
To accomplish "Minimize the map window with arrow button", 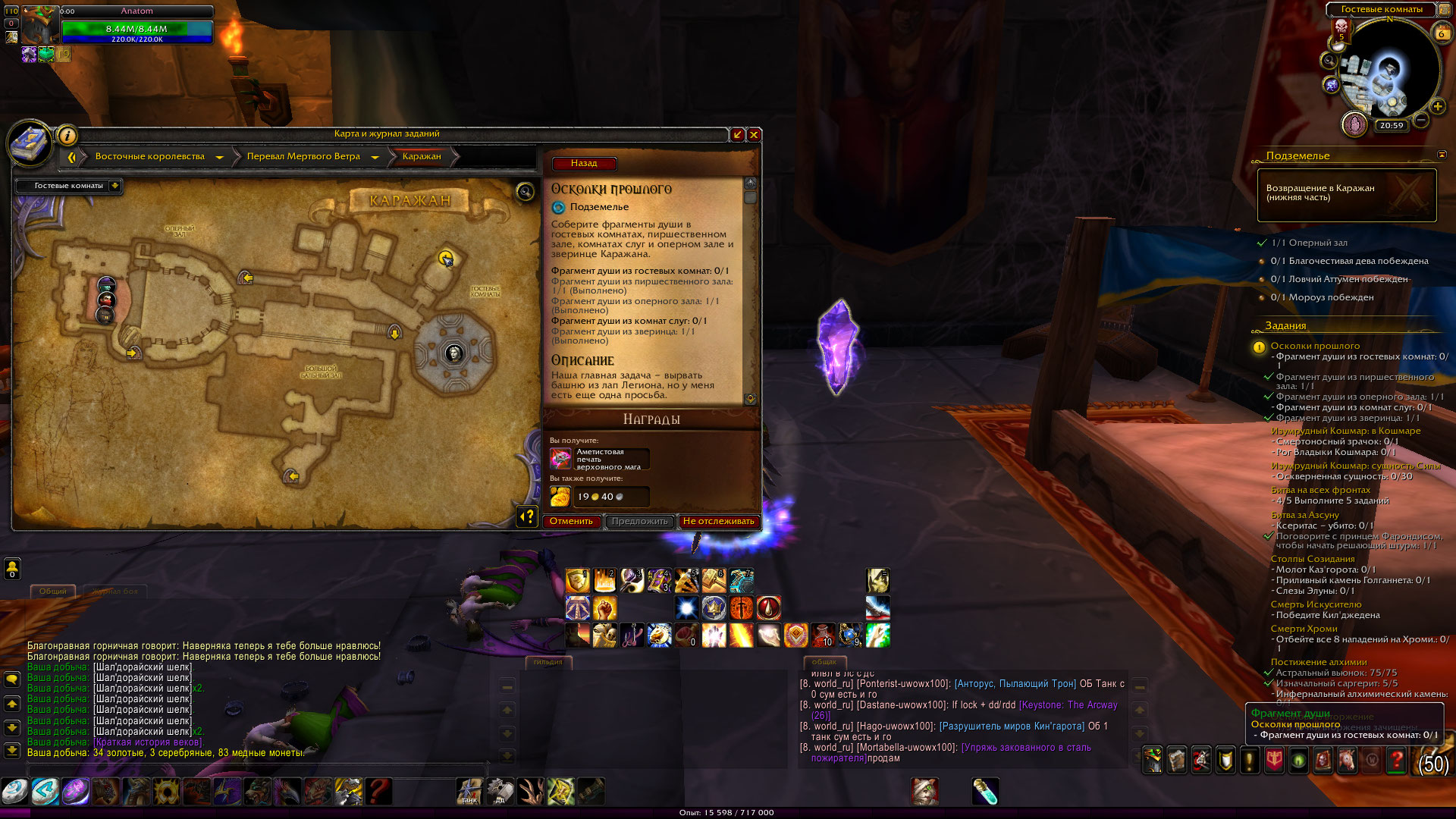I will [737, 135].
